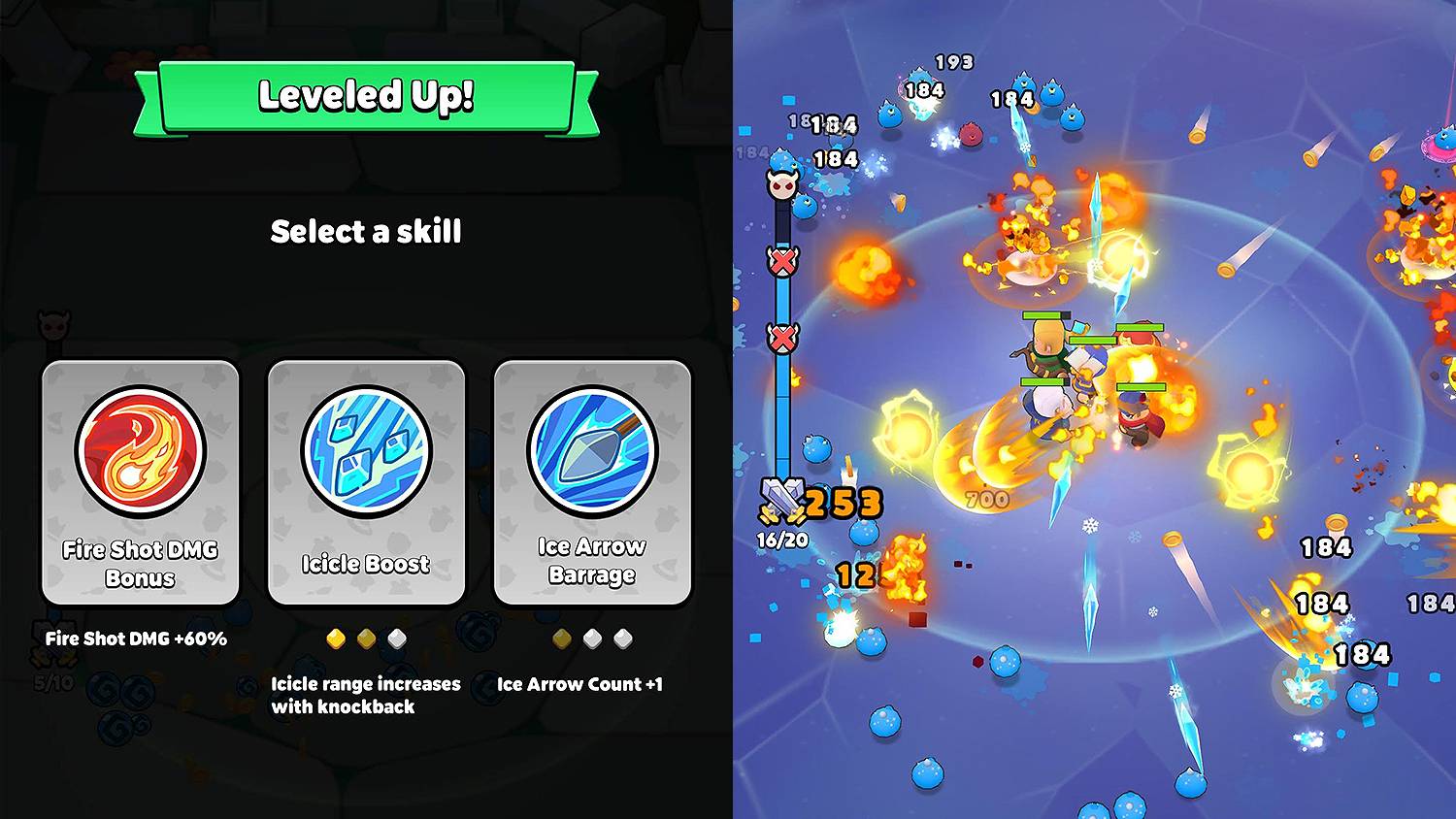Choose the Icicle Boost skill card
The image size is (1456, 819).
[366, 482]
